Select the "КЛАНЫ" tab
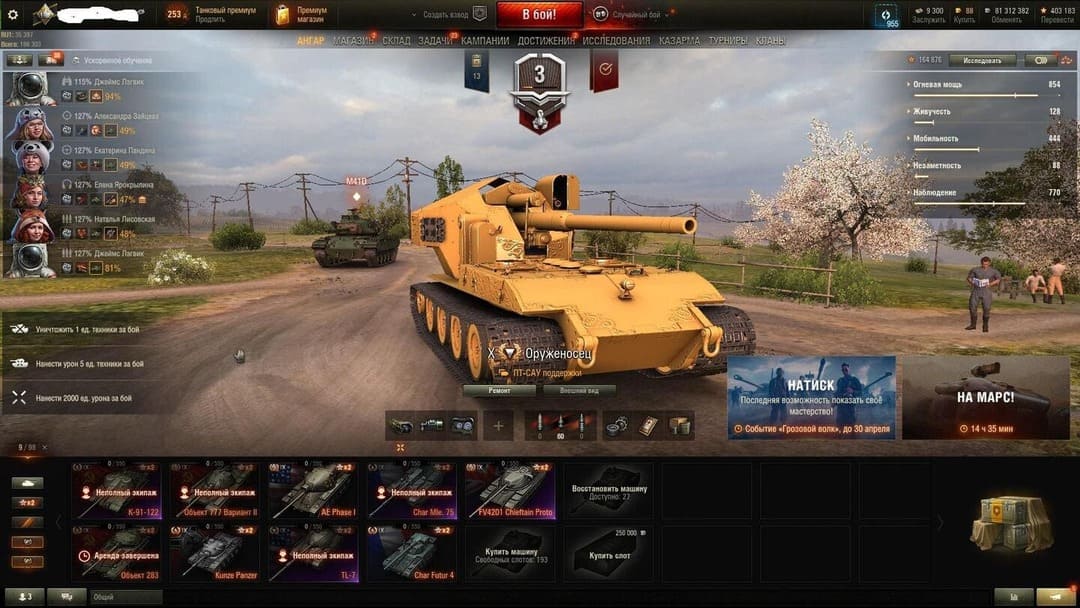The width and height of the screenshot is (1080, 608). (770, 41)
